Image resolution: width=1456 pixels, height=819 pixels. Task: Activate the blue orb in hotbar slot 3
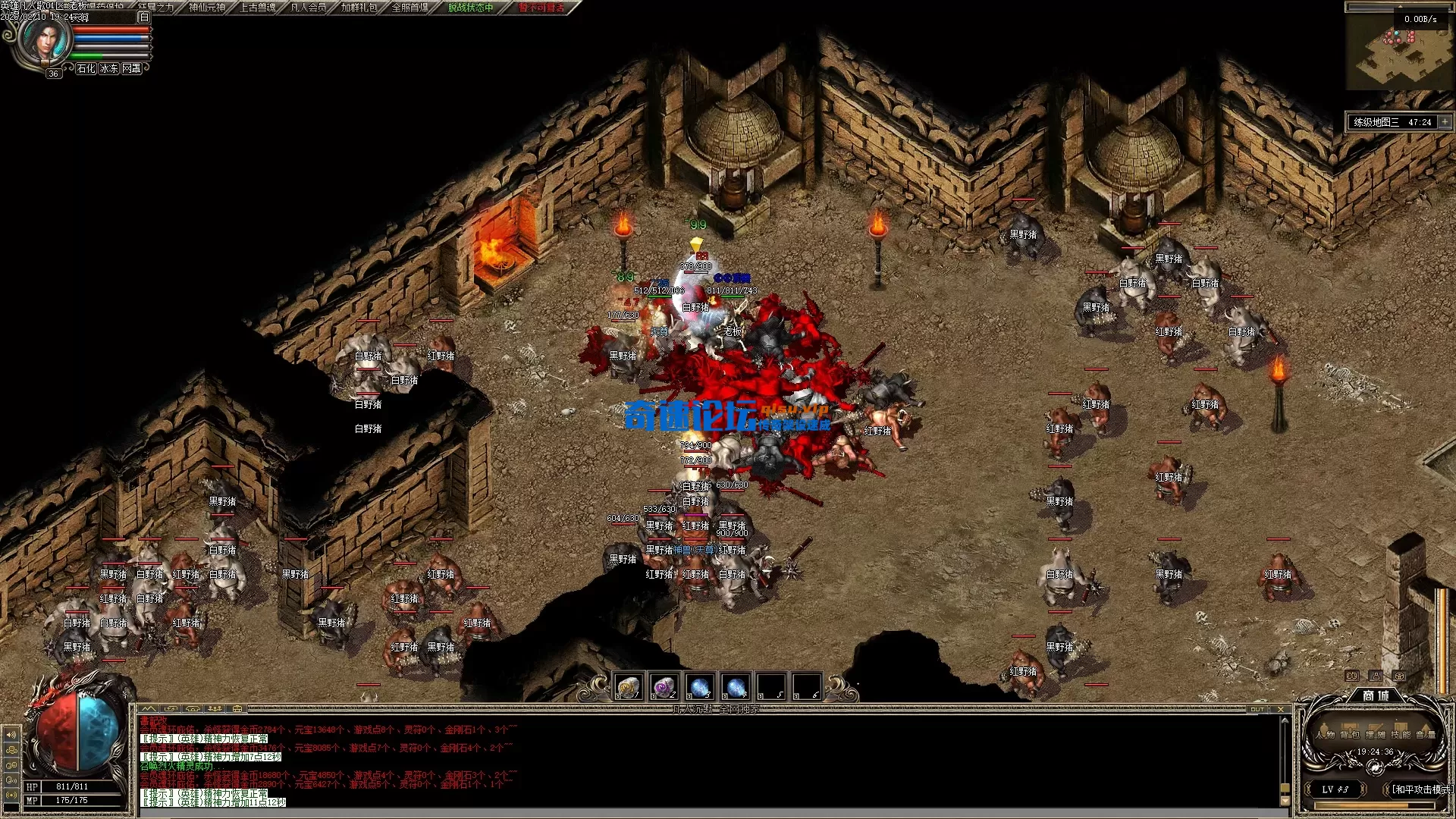pyautogui.click(x=700, y=687)
